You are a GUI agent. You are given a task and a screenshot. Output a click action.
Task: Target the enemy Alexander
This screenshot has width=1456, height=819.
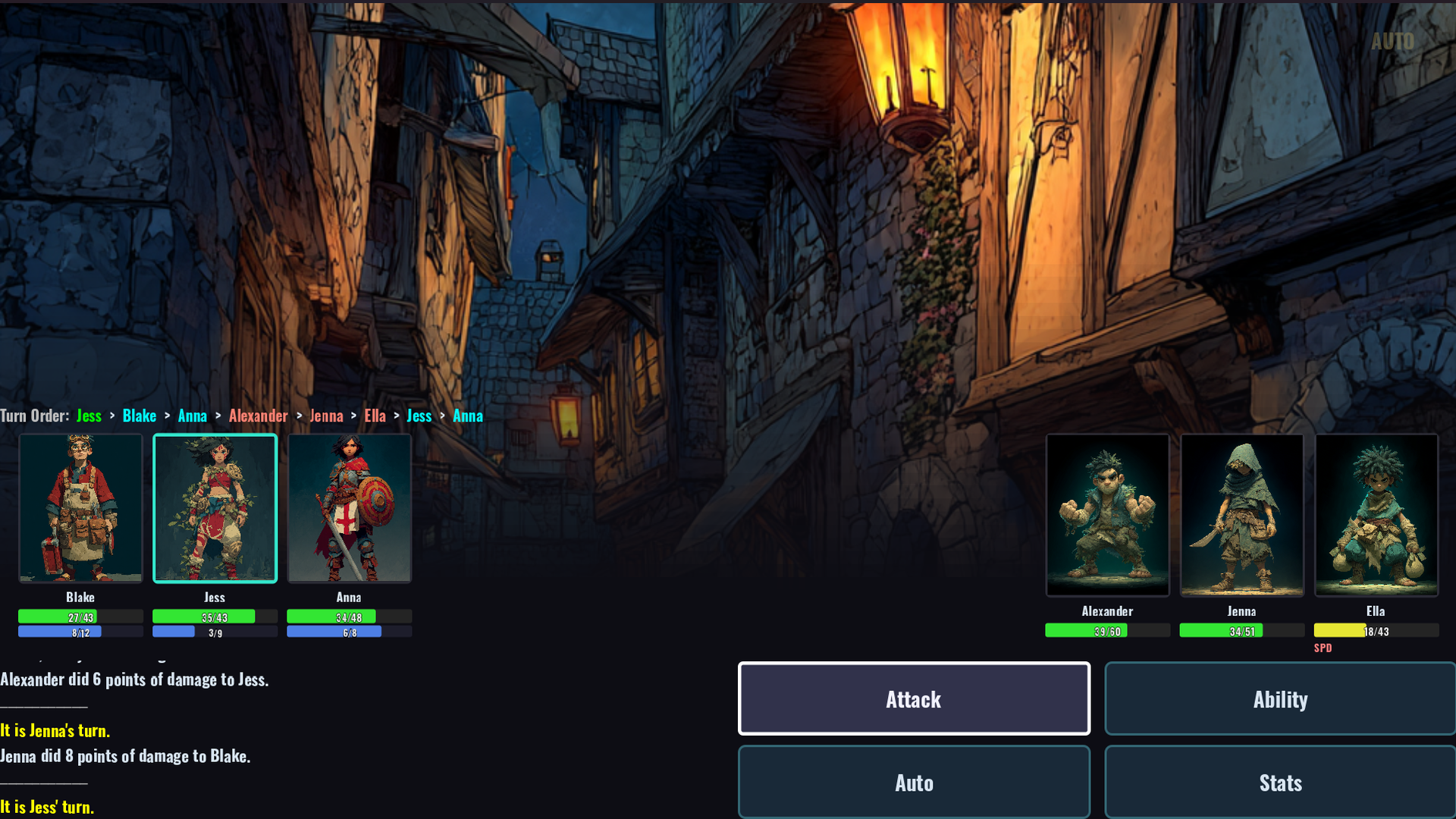point(1107,515)
